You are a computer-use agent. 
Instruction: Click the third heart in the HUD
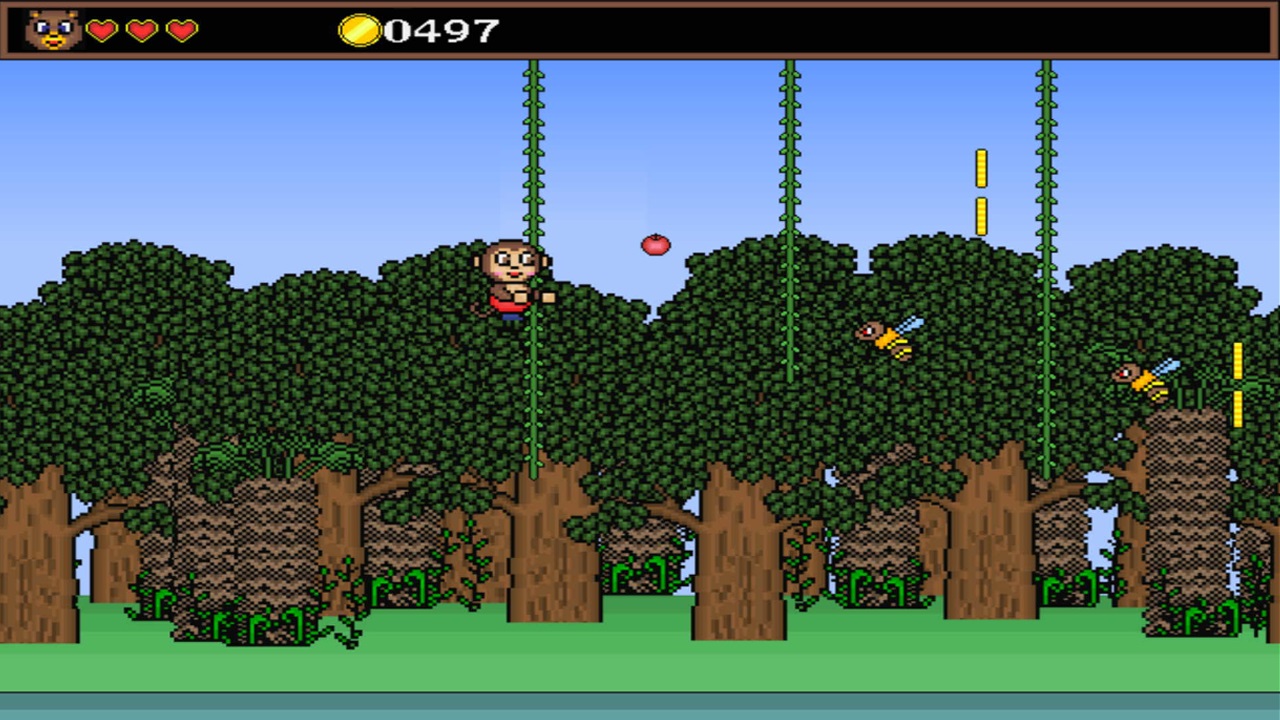(180, 31)
